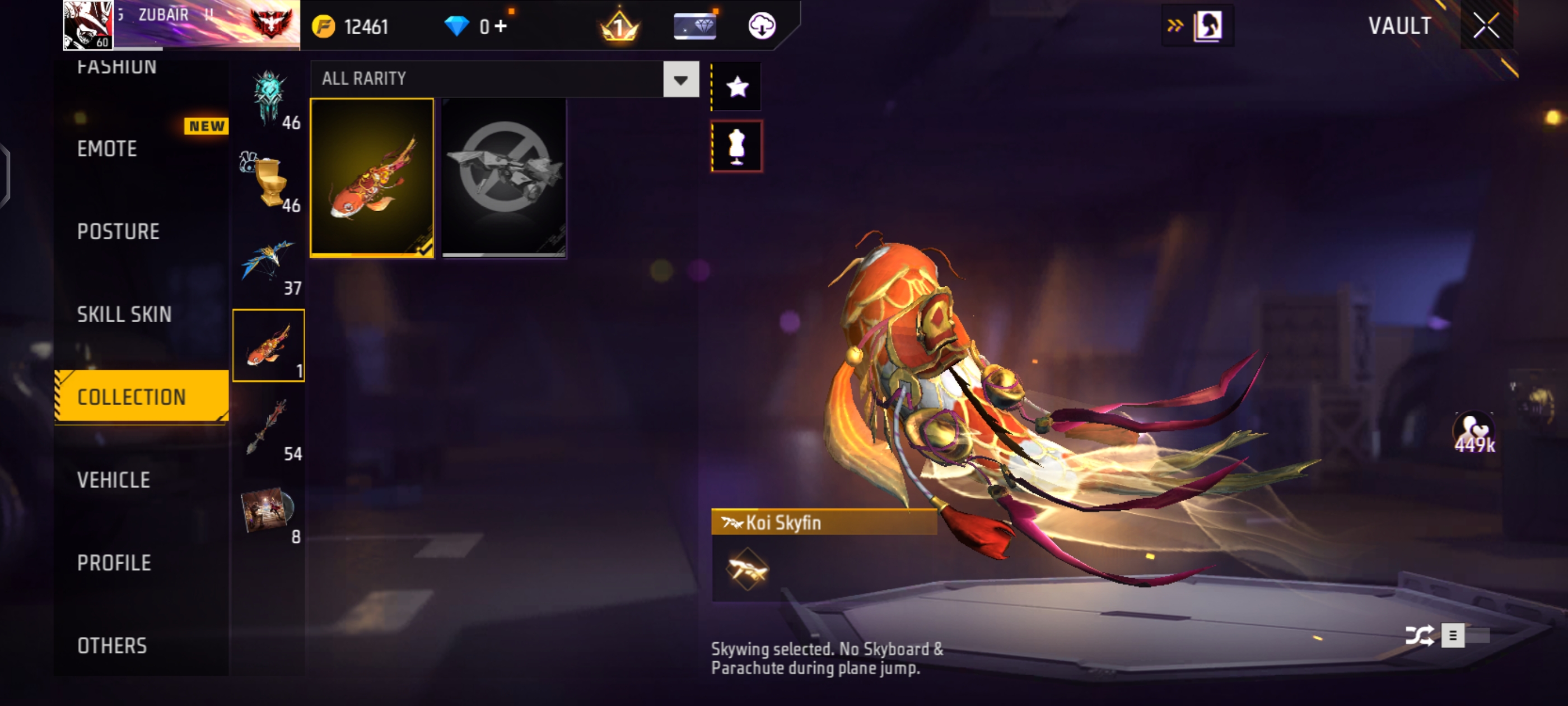Add diamonds with the plus button
This screenshot has height=706, width=1568.
tap(501, 26)
